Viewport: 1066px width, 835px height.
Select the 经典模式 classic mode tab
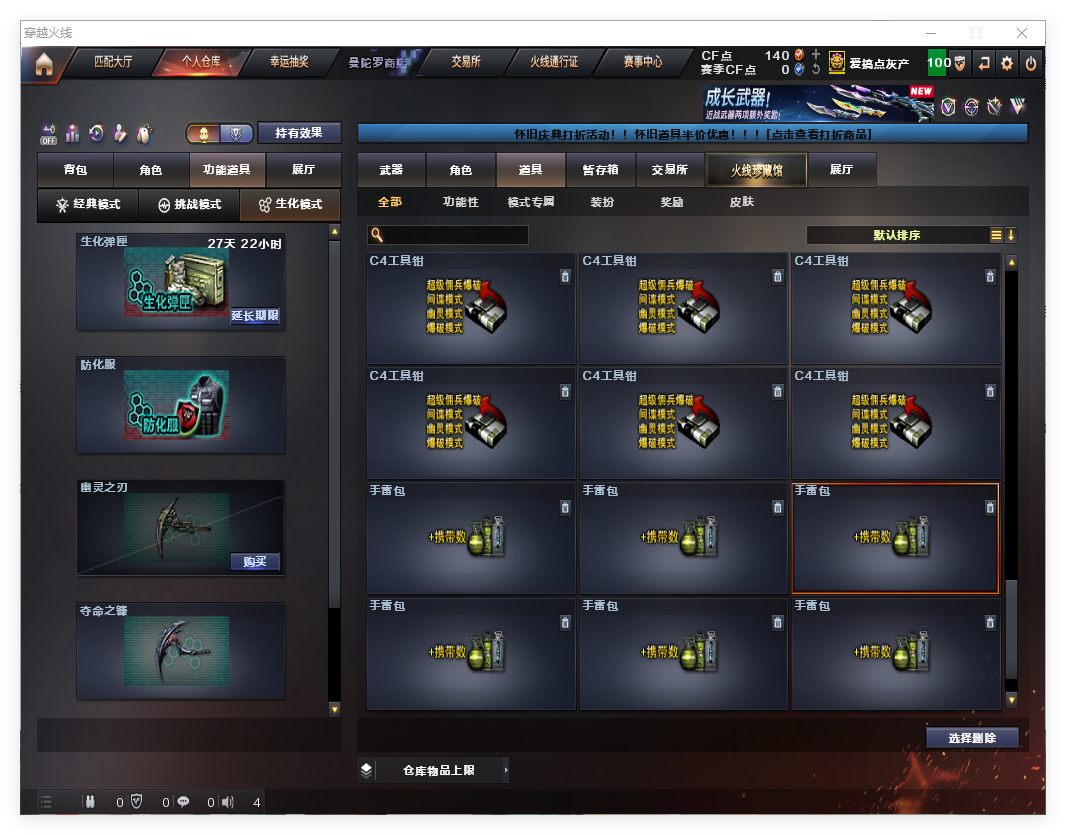(x=88, y=204)
